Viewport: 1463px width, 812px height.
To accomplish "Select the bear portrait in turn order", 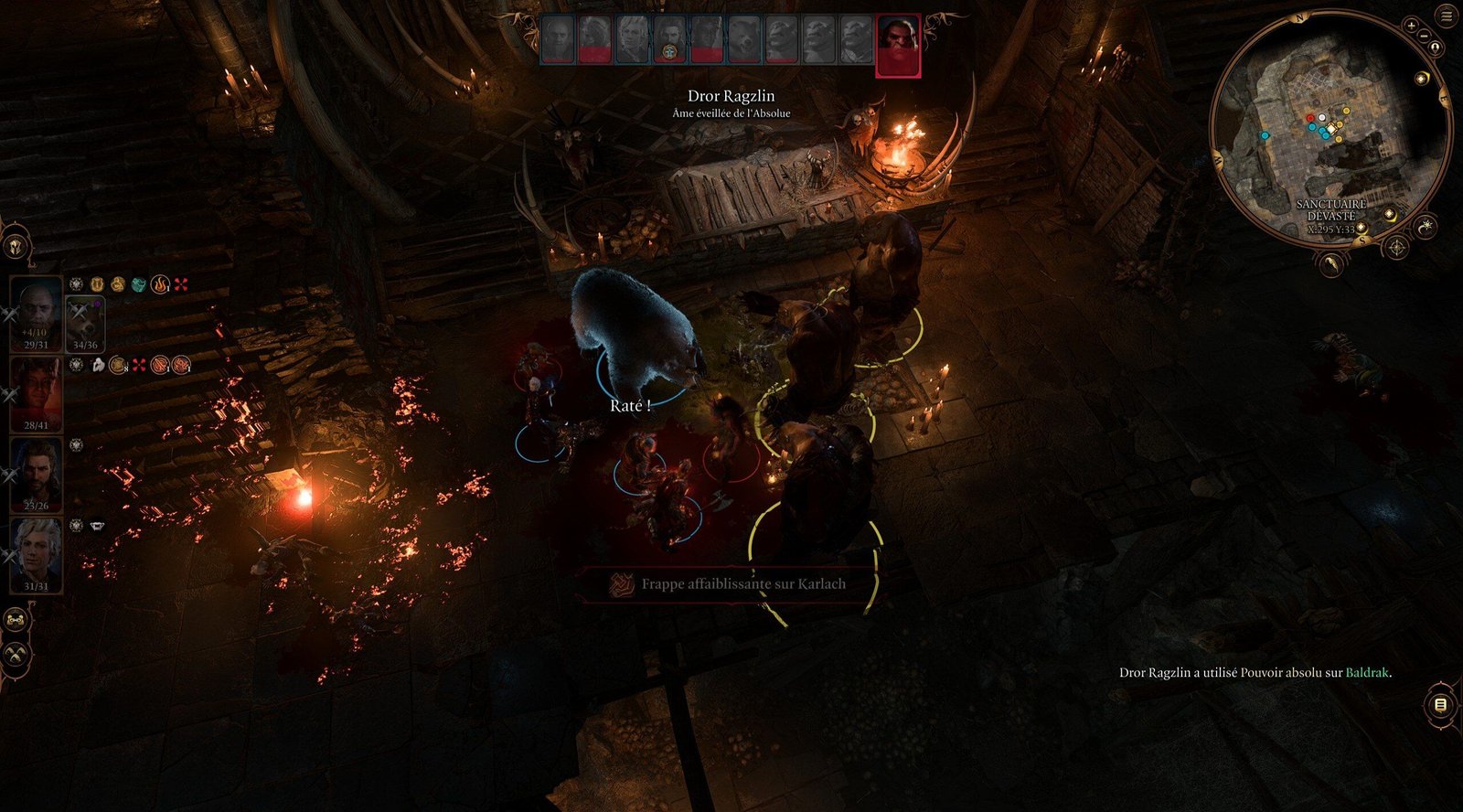I will [x=743, y=40].
